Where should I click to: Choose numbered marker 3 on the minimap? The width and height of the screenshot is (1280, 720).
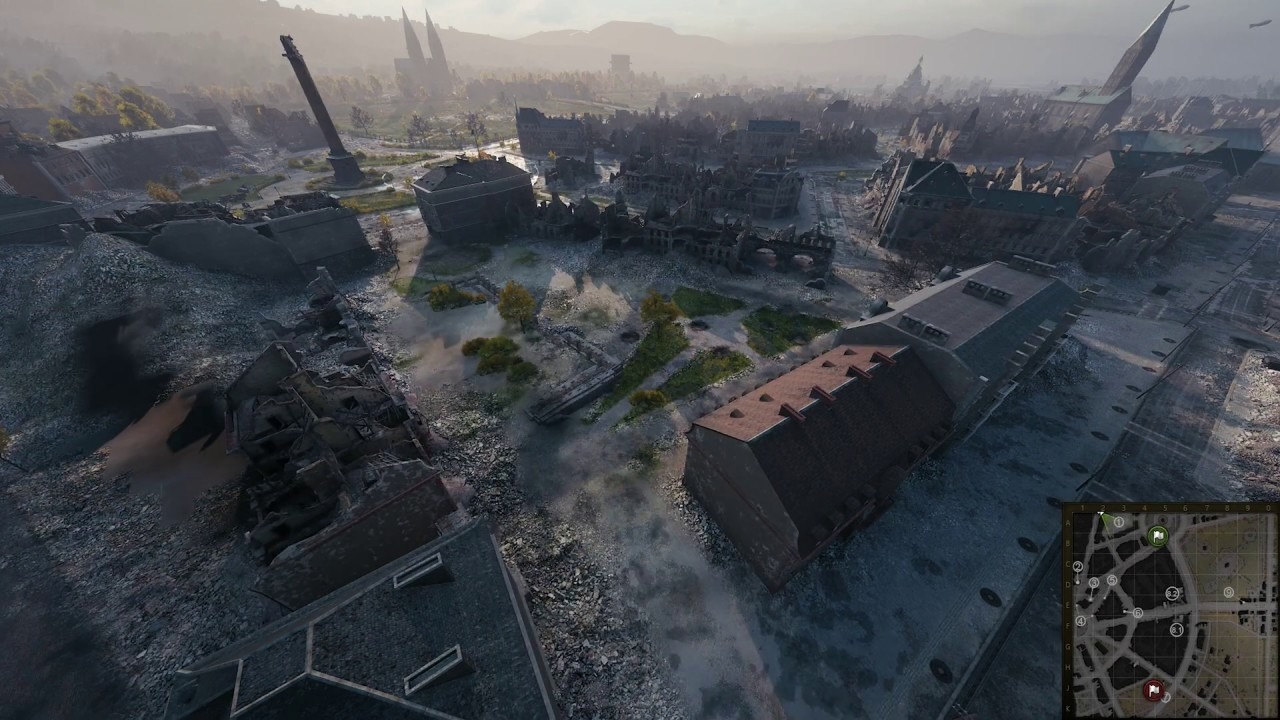point(1094,582)
